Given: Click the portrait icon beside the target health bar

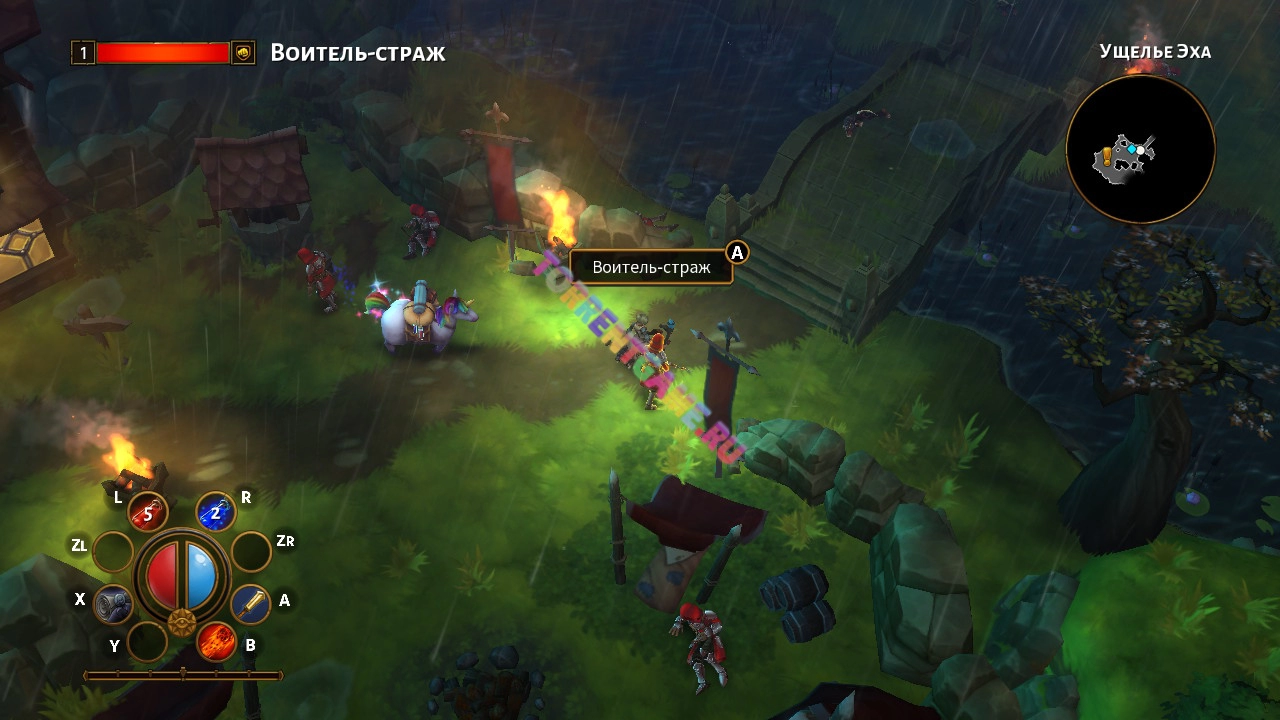Looking at the screenshot, I should coord(243,53).
